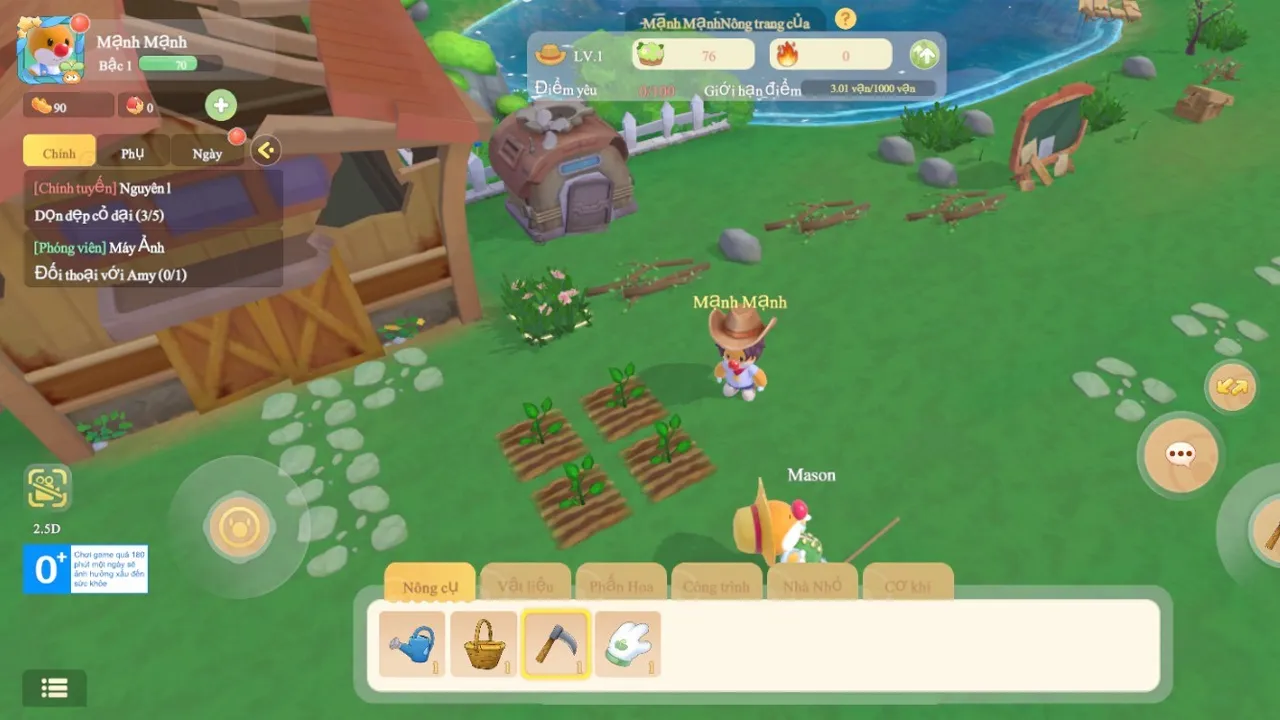Viewport: 1280px width, 720px height.
Task: Collapse the quest panel with yellow arrow
Action: pyautogui.click(x=265, y=151)
